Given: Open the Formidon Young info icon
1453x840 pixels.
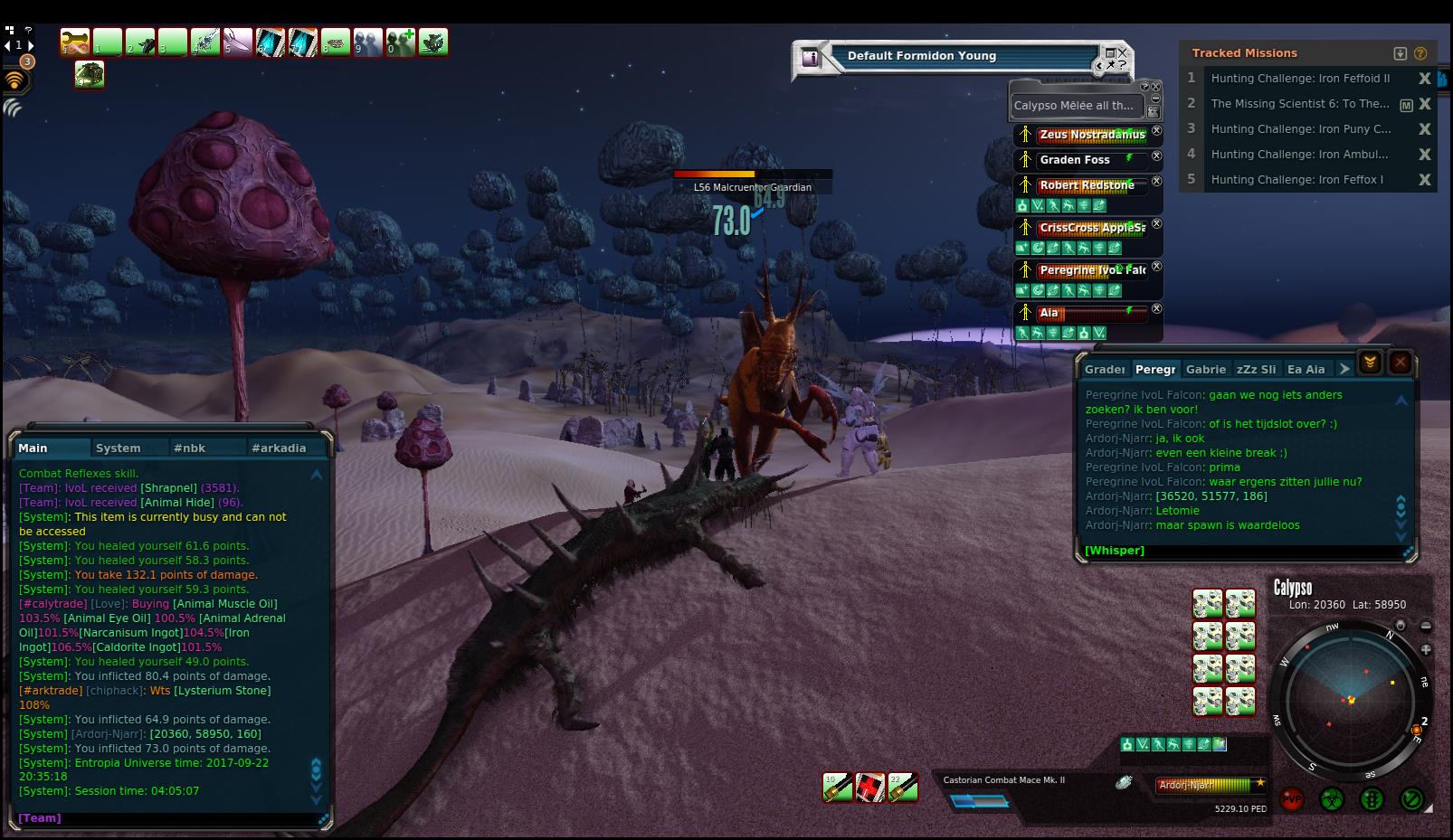Looking at the screenshot, I should [x=810, y=58].
